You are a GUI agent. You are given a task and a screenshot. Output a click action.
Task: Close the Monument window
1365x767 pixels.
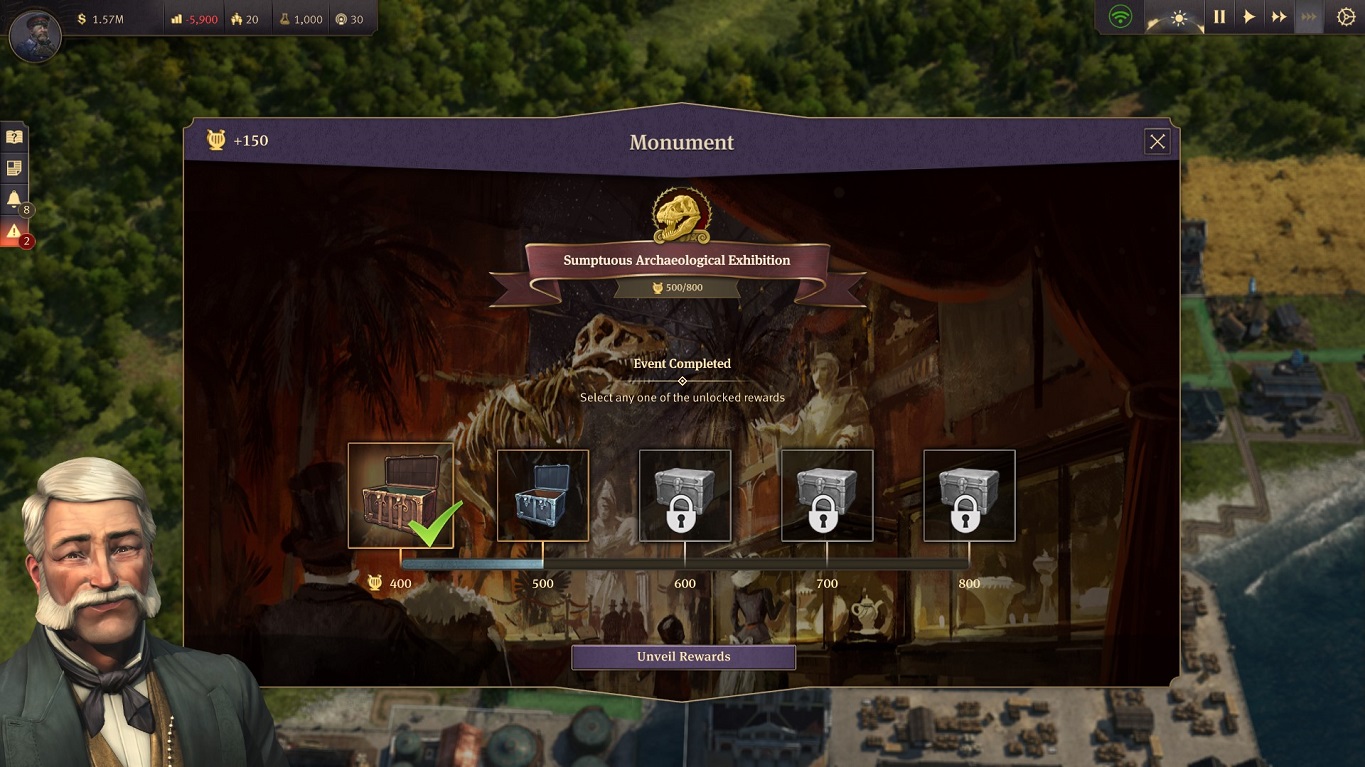1157,142
